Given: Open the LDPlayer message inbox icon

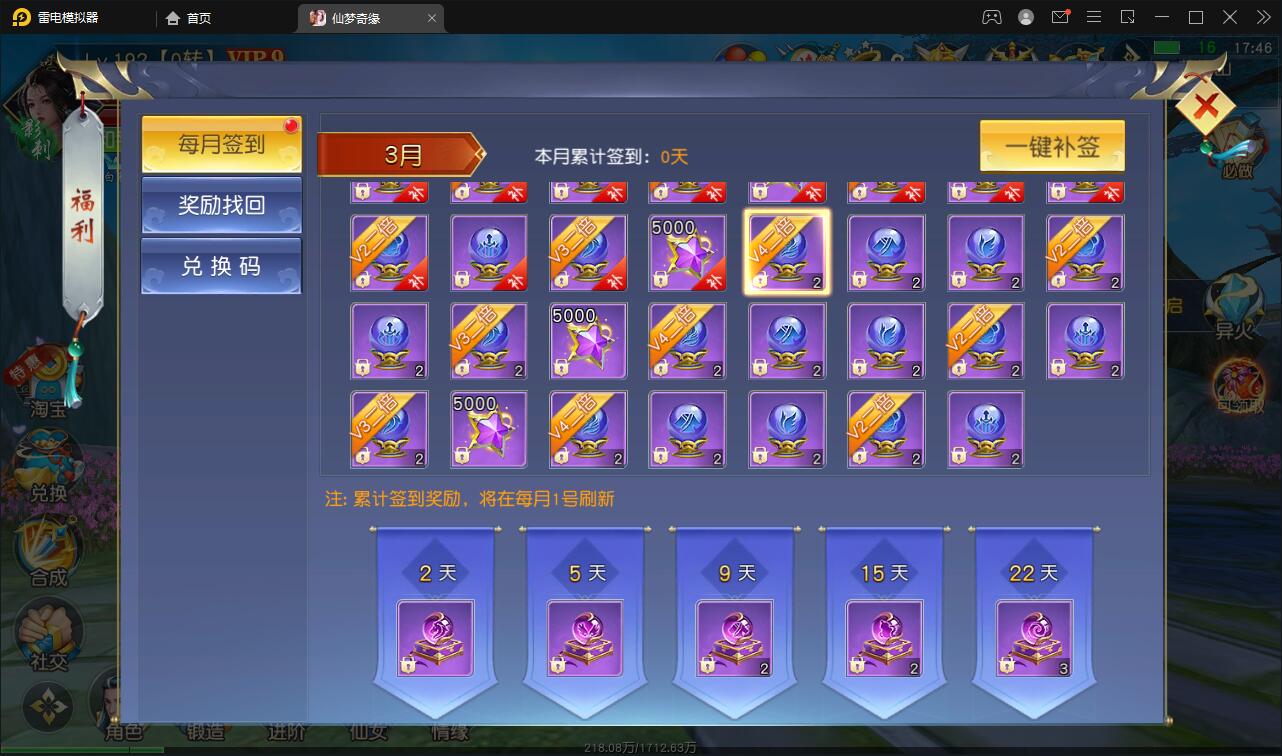Looking at the screenshot, I should coord(1062,17).
